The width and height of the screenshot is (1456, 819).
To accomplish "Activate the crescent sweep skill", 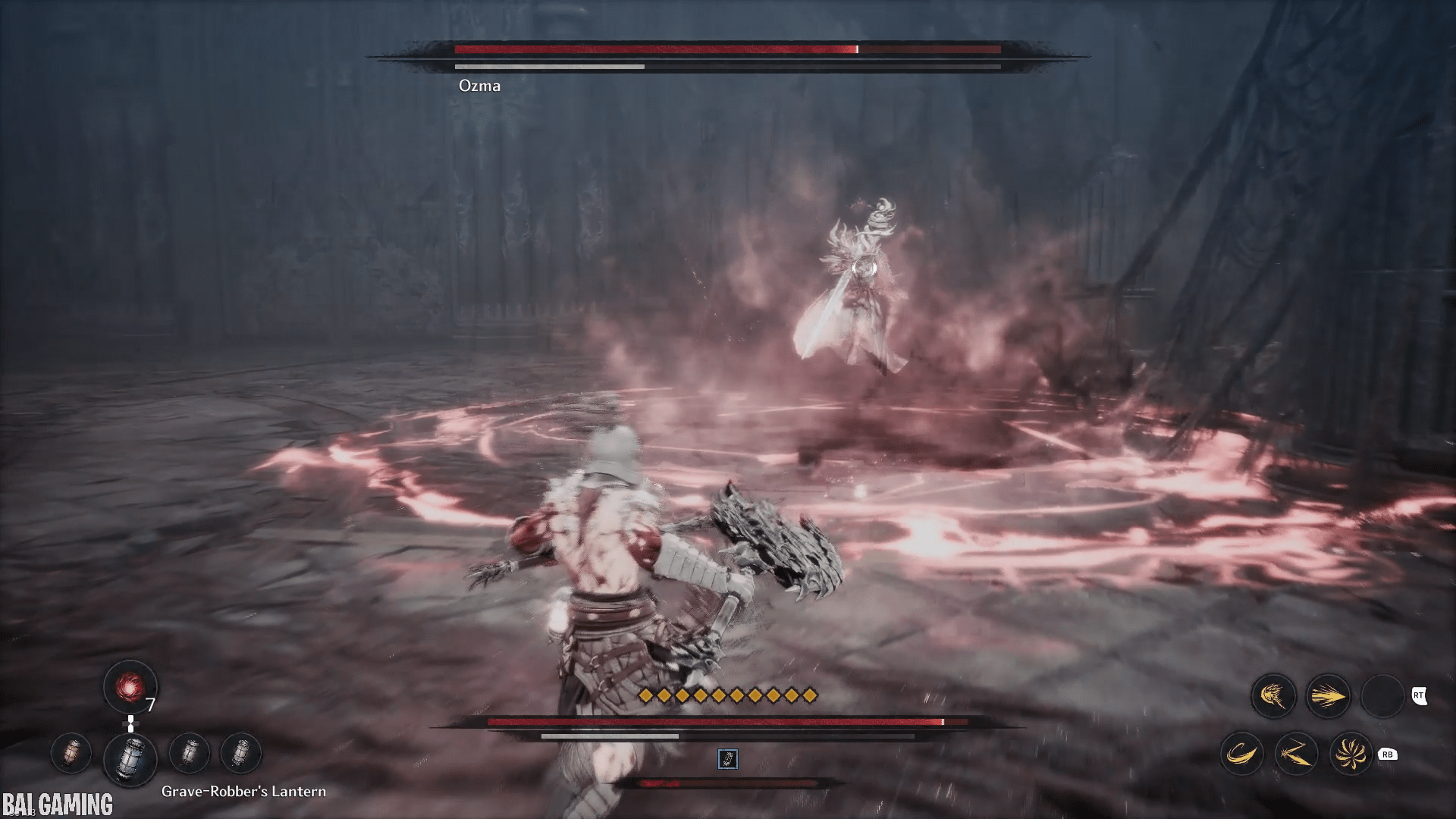I will (1241, 754).
